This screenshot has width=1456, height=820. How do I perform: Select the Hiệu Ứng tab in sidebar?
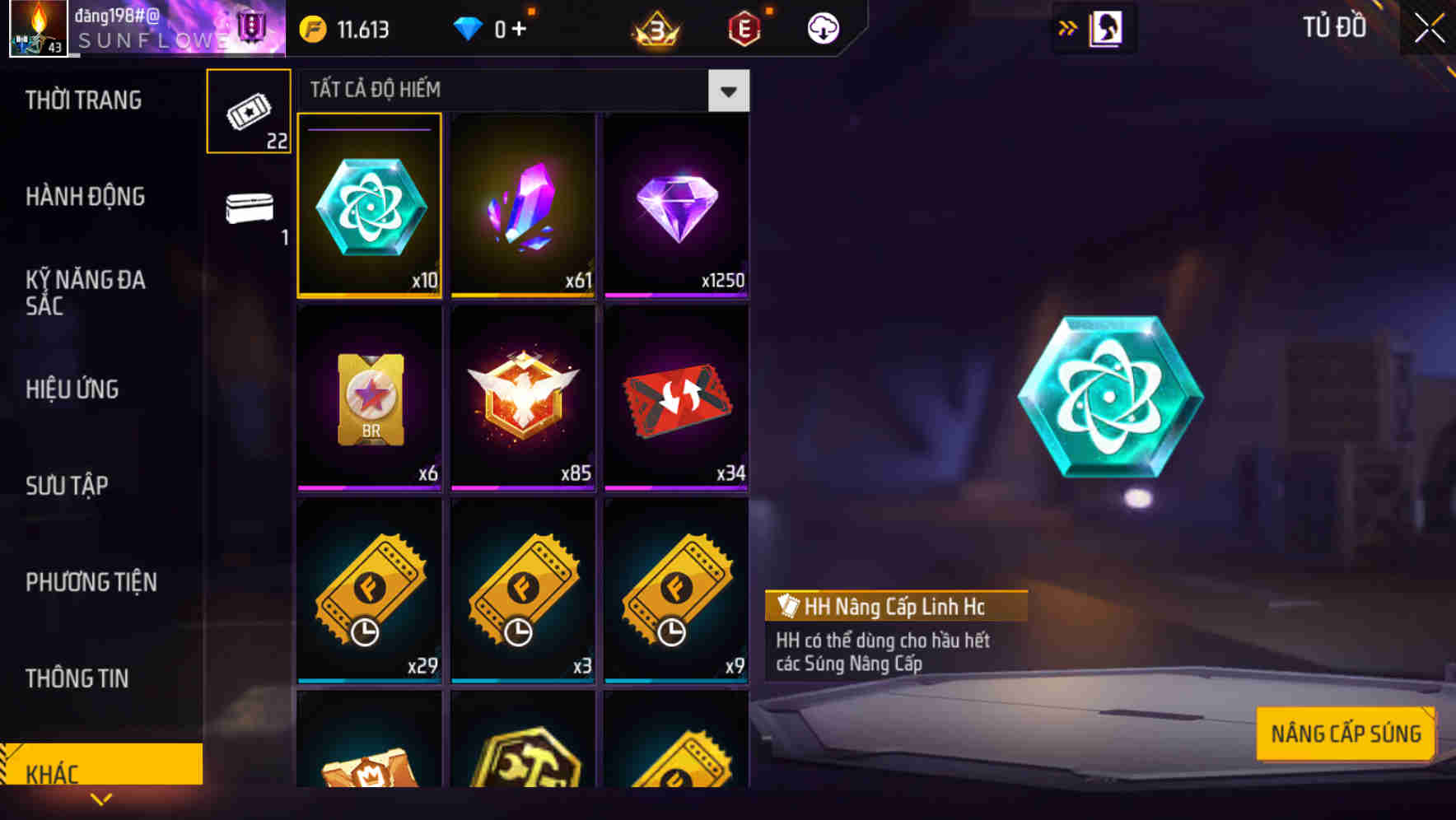pyautogui.click(x=71, y=389)
